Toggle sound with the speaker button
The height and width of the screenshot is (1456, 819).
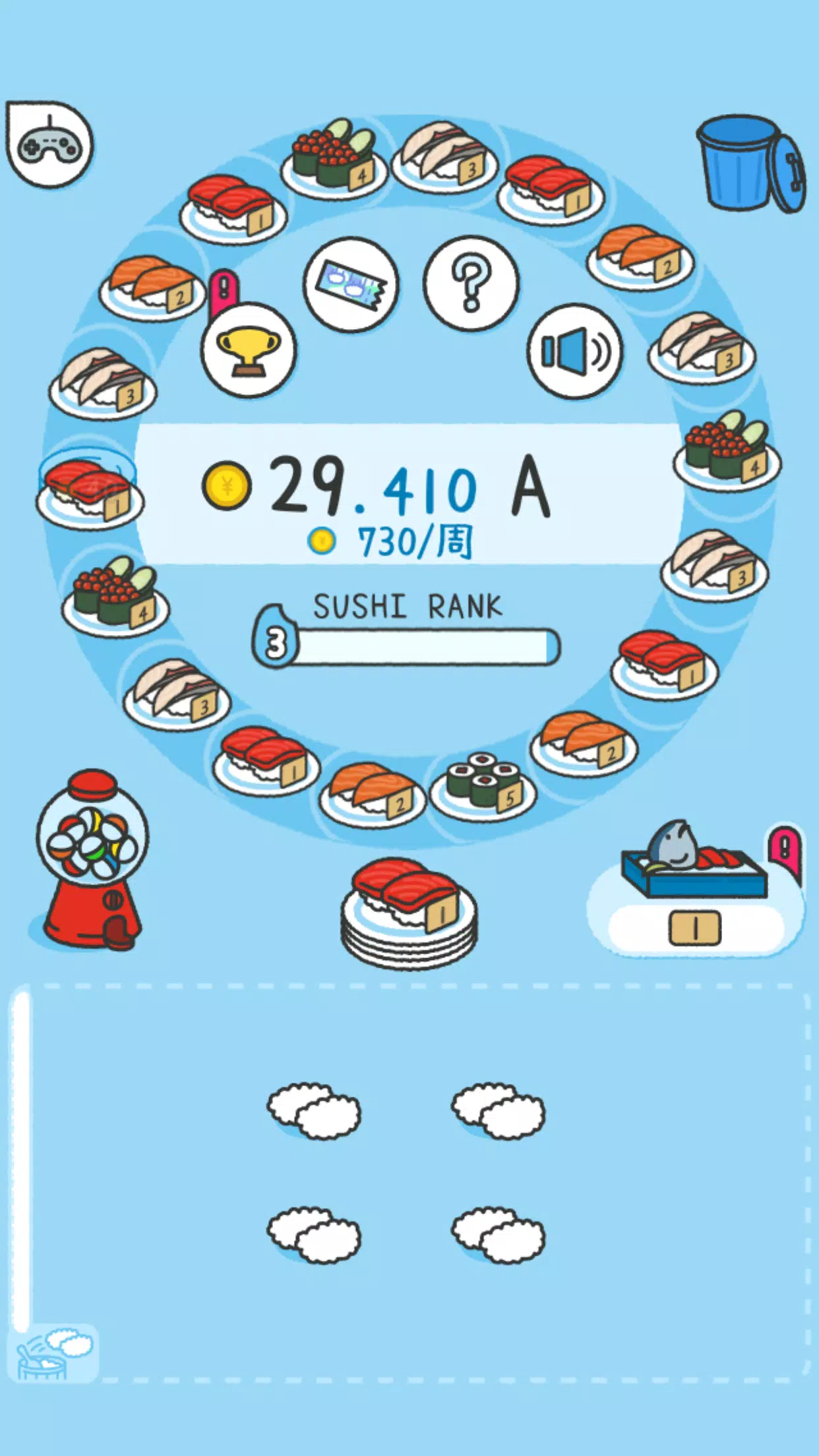[x=574, y=351]
